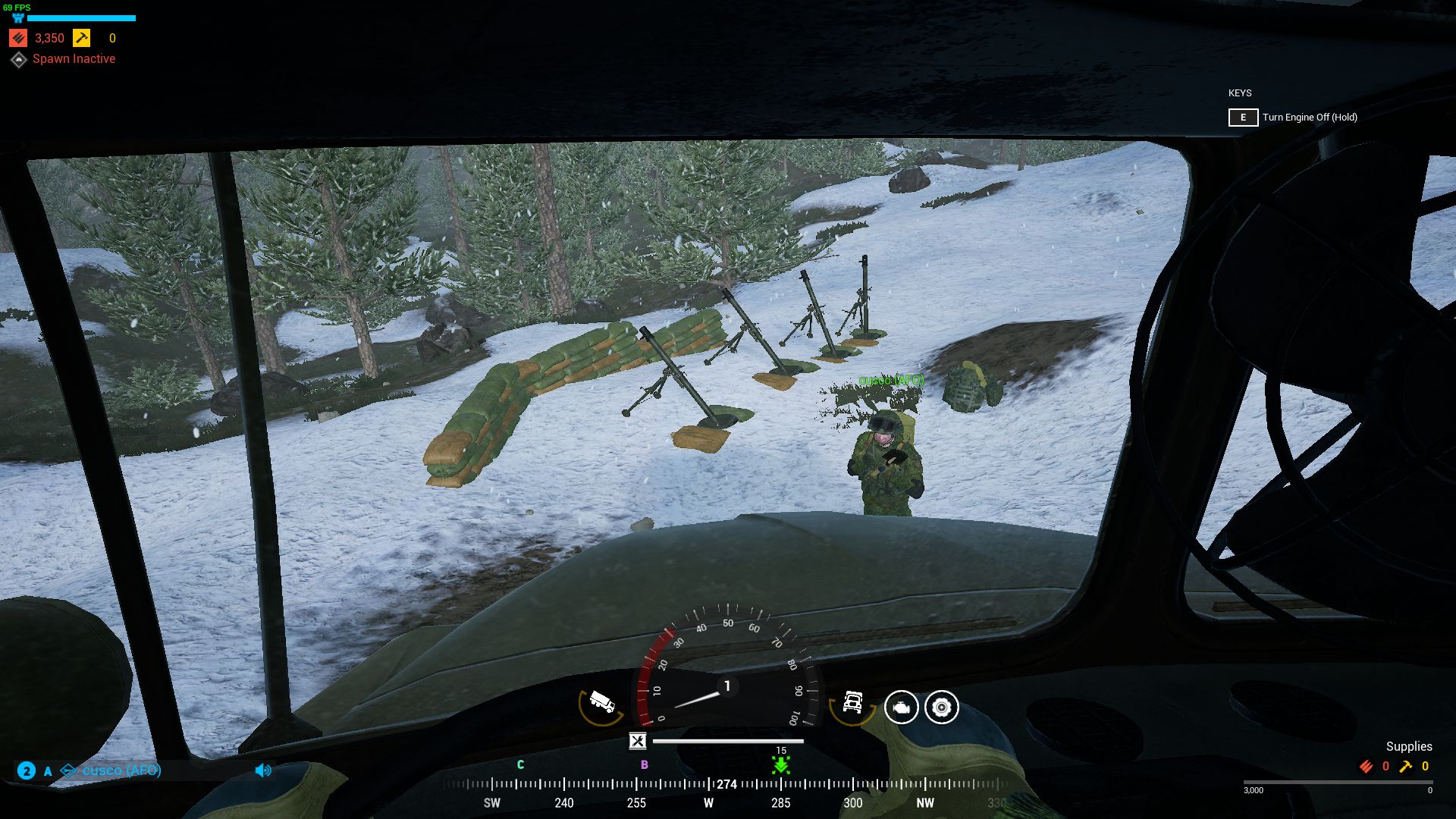Click the engine status icon
The image size is (1456, 819).
pos(901,708)
